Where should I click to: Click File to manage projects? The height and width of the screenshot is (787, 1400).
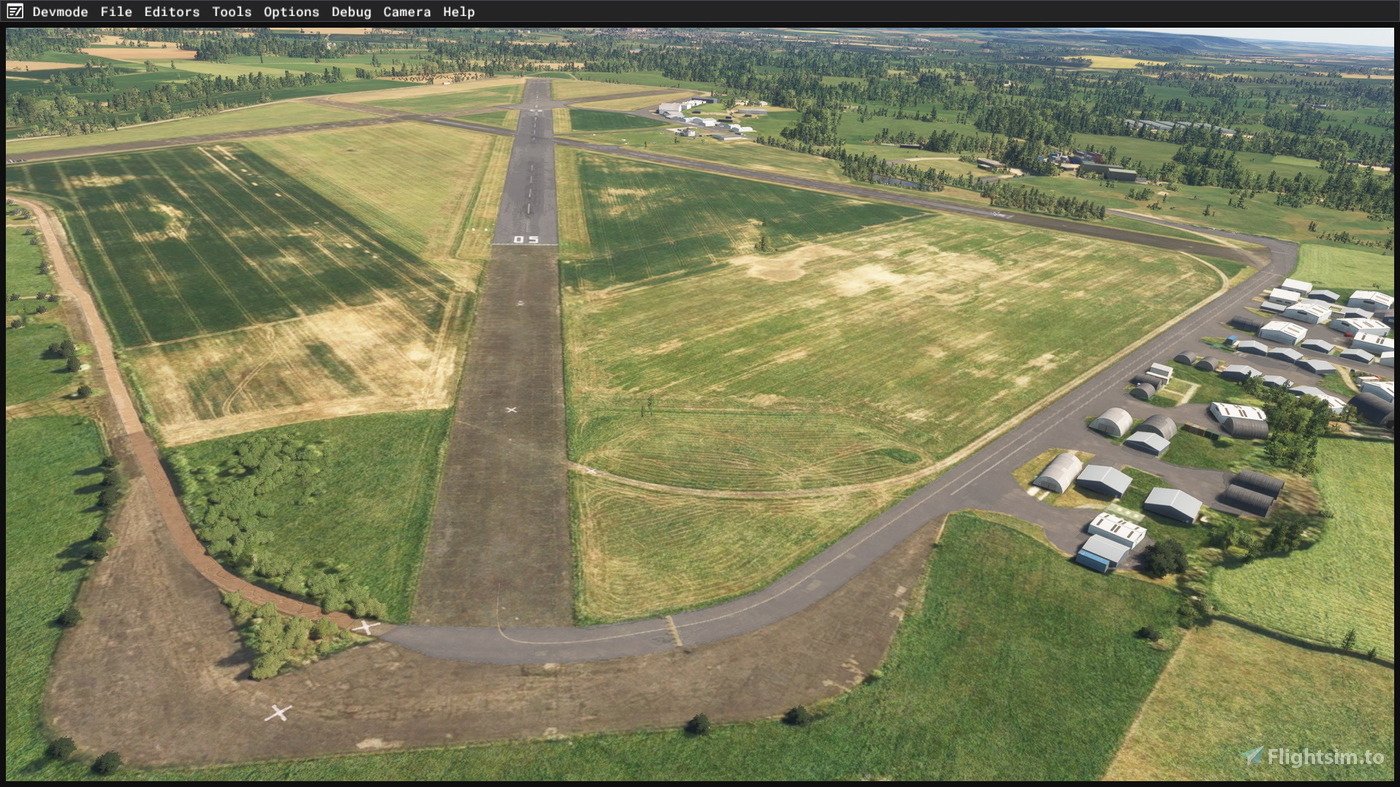point(115,12)
